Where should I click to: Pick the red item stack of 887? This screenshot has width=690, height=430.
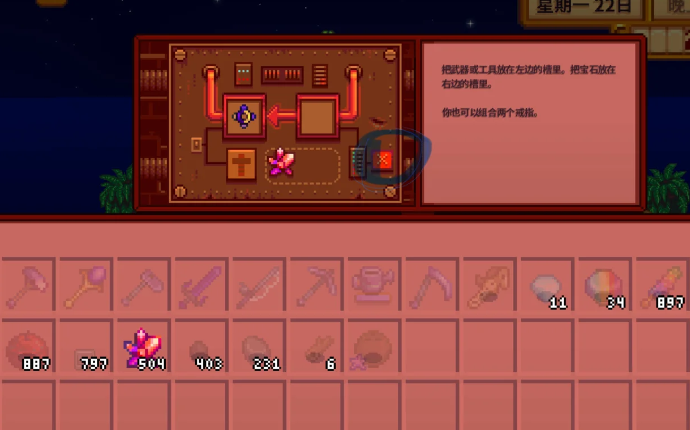27,348
